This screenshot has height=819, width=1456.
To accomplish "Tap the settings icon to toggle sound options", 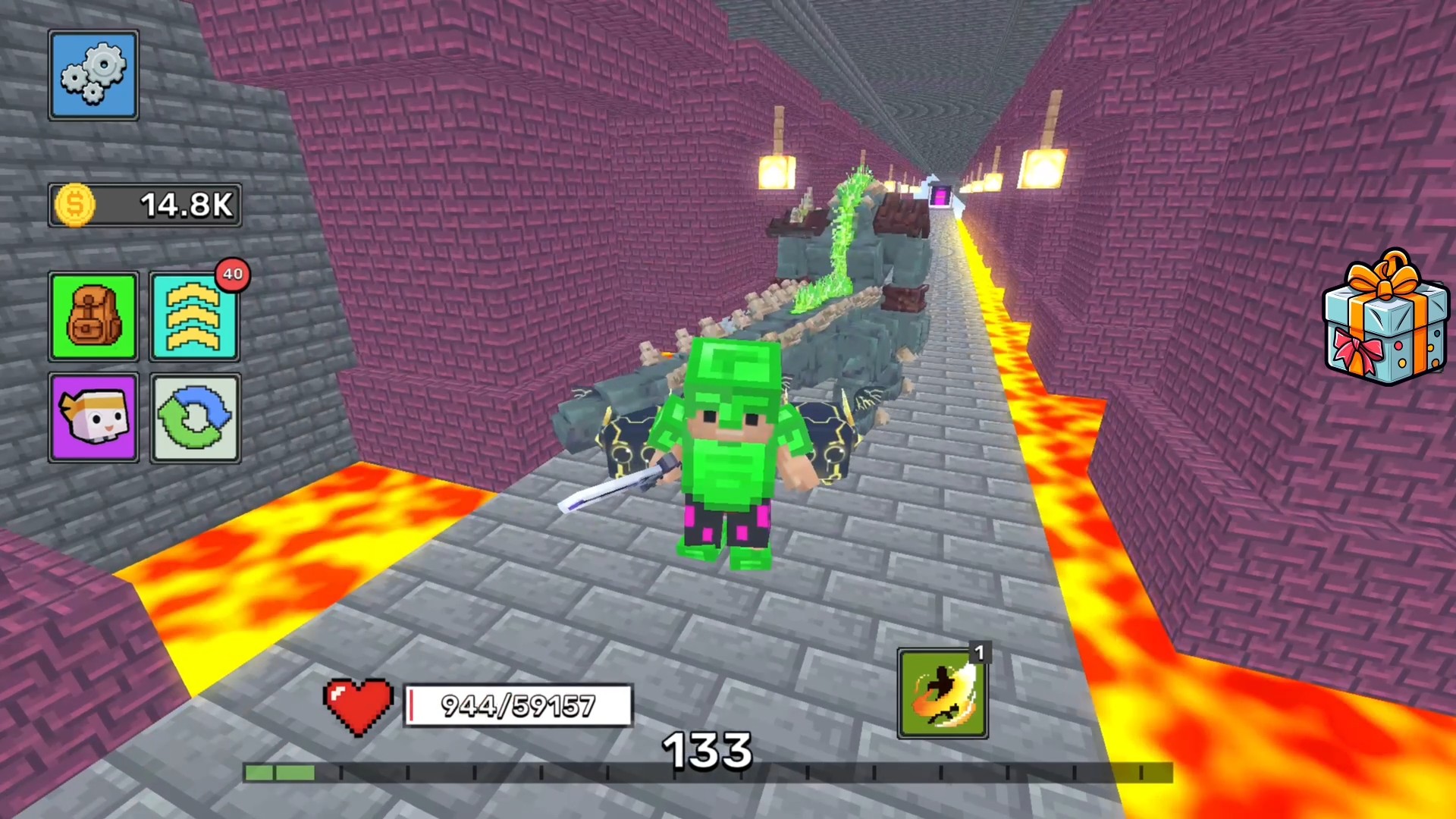I will [93, 74].
